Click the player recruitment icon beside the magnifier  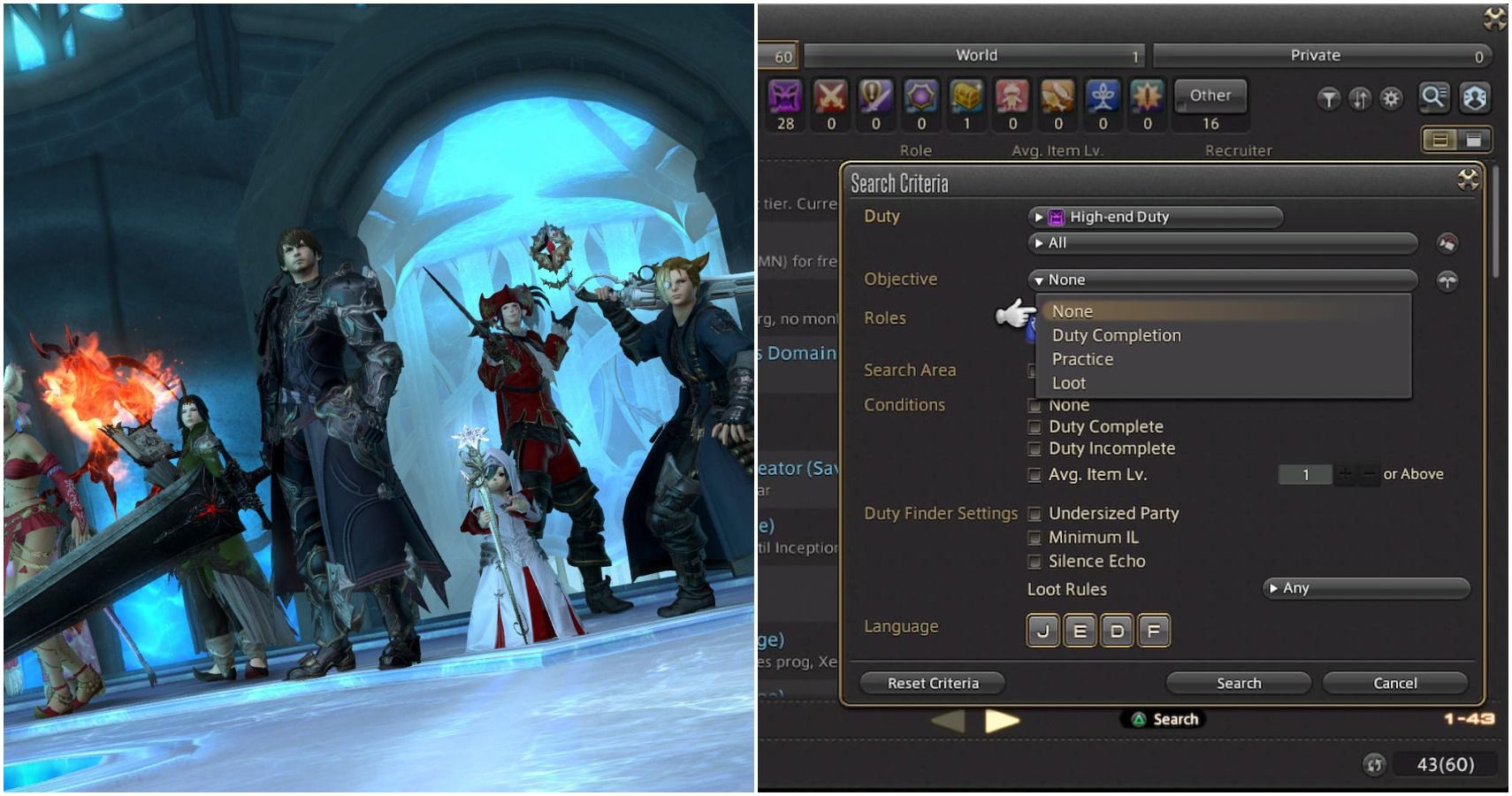(x=1475, y=99)
